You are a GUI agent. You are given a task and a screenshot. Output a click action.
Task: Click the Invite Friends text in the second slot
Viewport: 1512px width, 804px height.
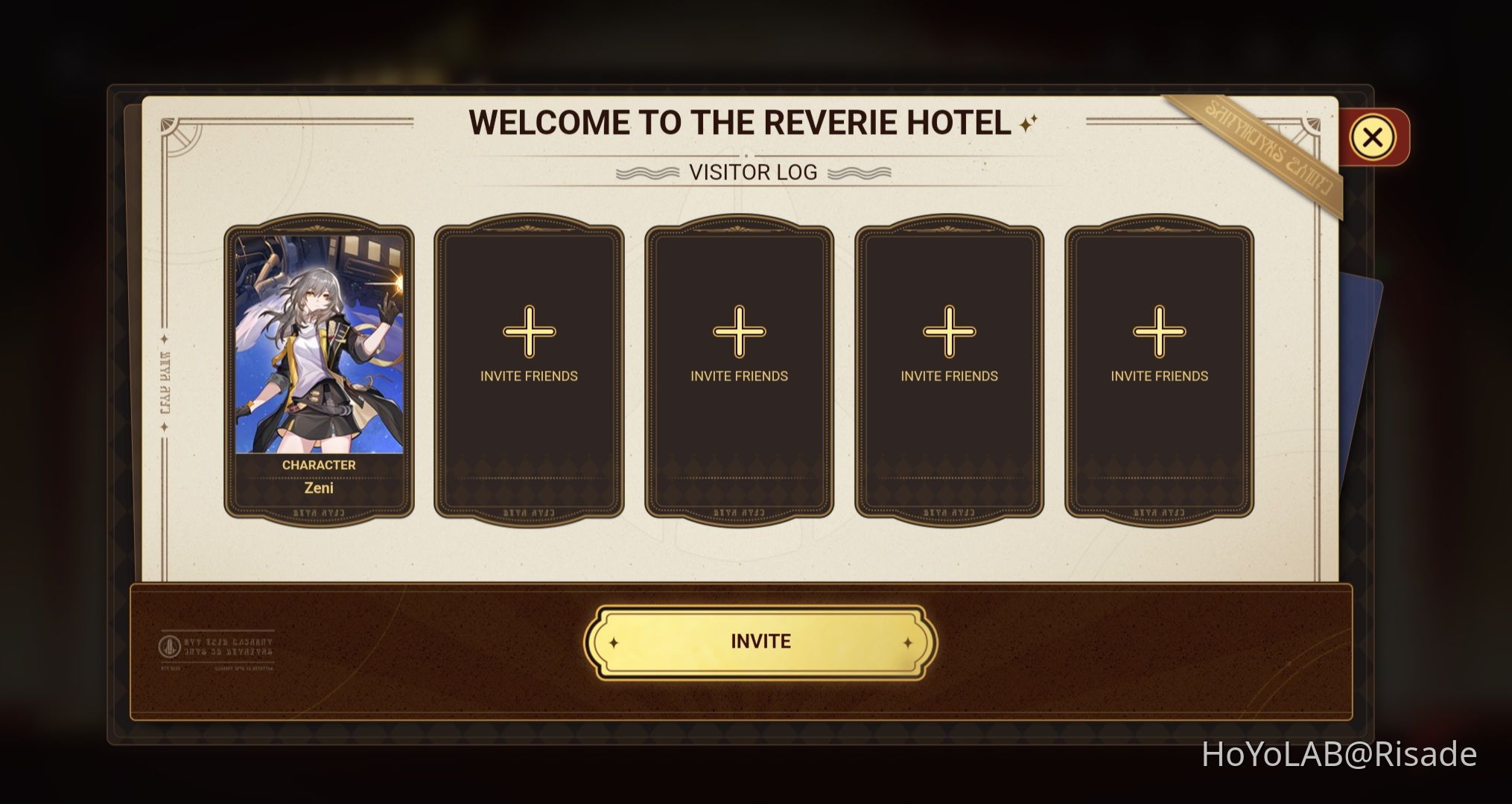(530, 376)
